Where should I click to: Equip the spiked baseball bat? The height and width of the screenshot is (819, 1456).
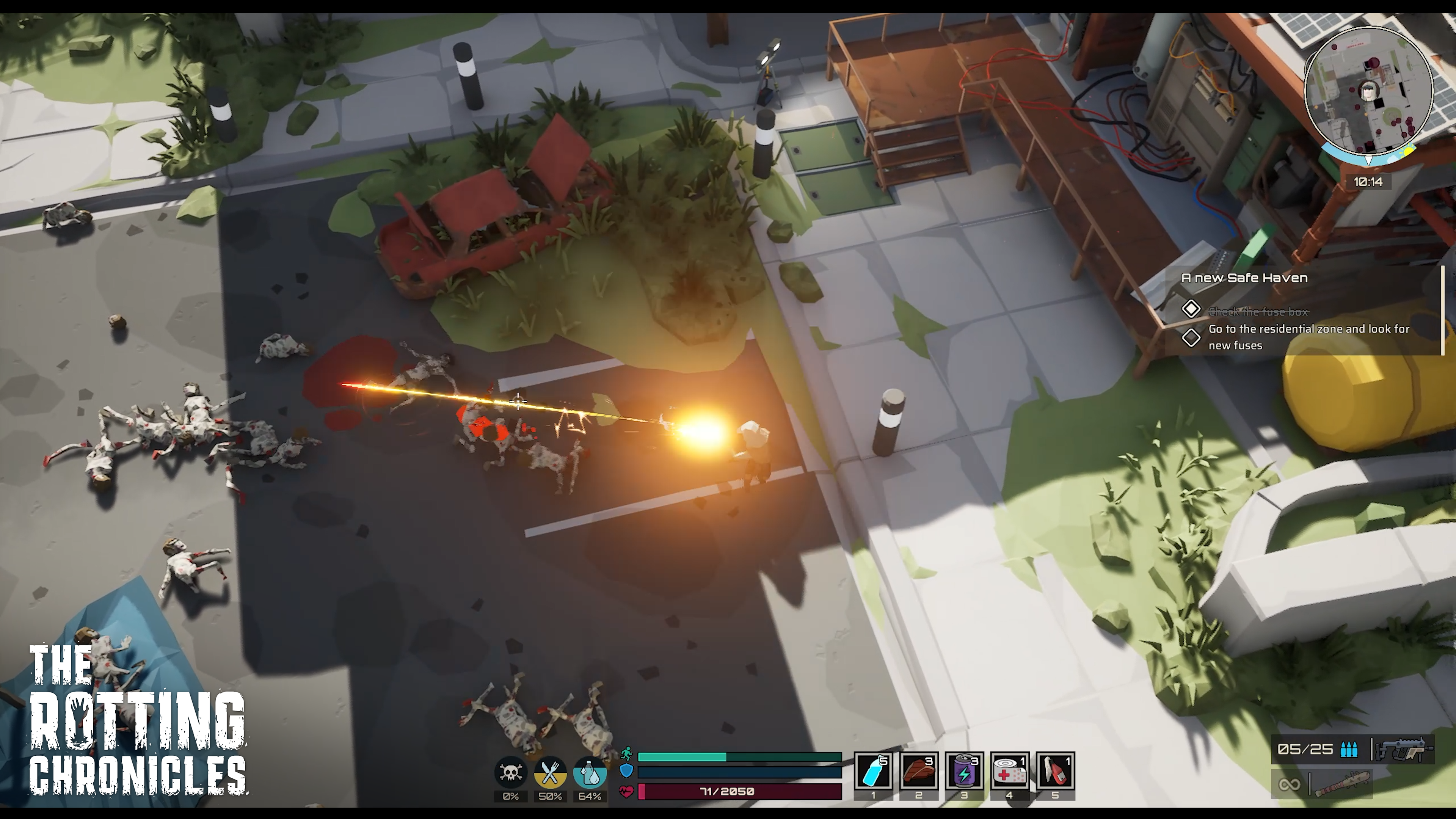point(1341,784)
